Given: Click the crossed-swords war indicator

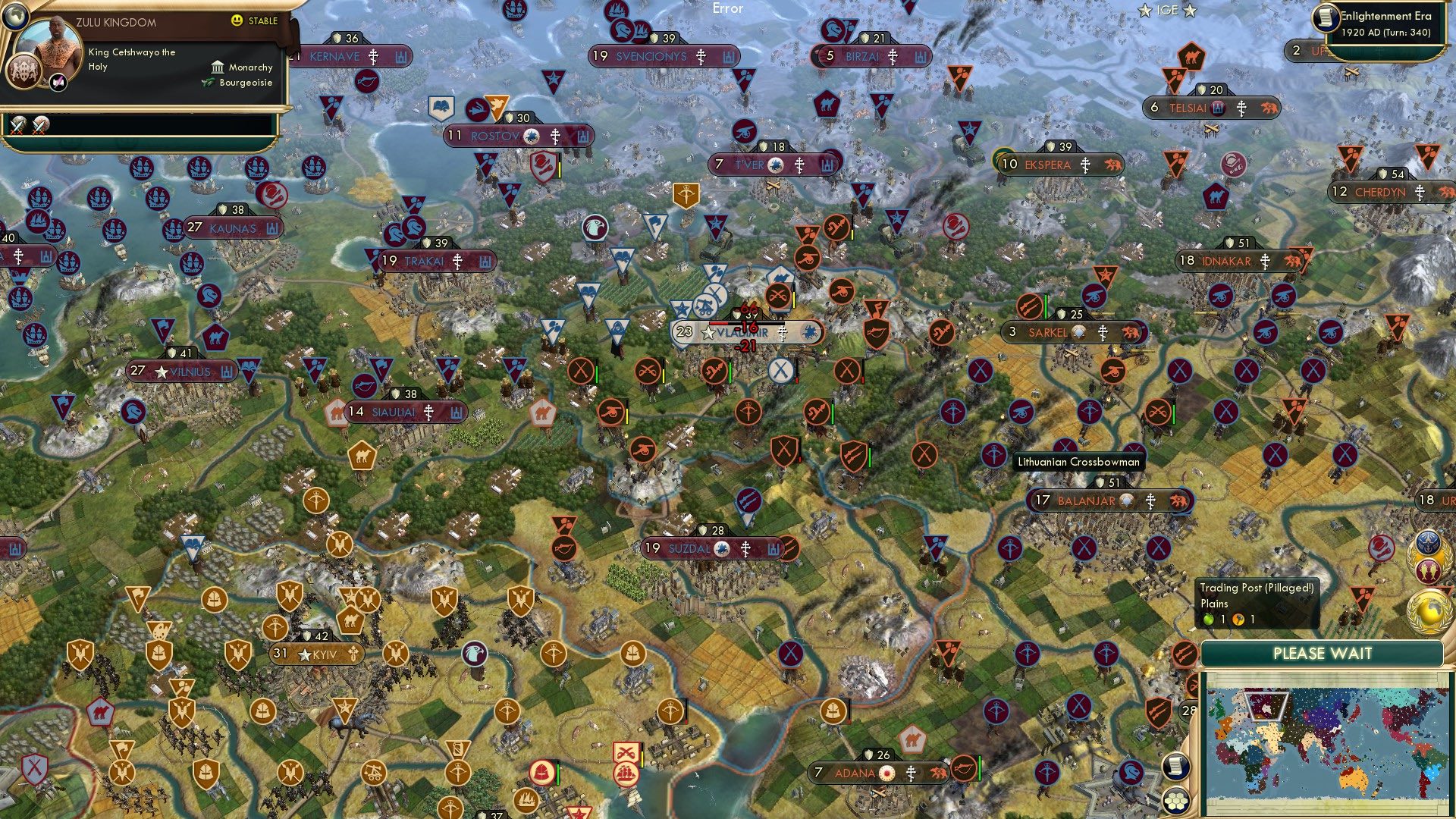Looking at the screenshot, I should [x=19, y=126].
